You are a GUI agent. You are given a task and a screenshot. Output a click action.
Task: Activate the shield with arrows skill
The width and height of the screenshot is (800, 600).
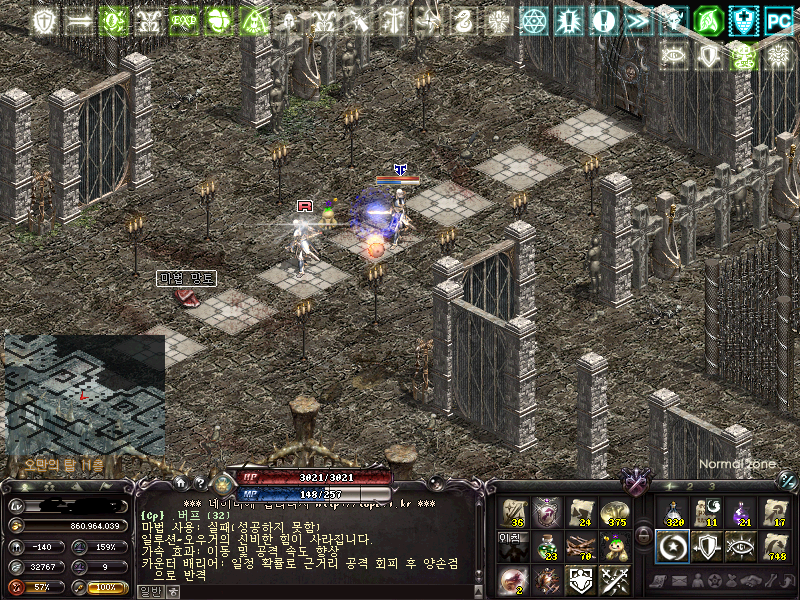708,545
